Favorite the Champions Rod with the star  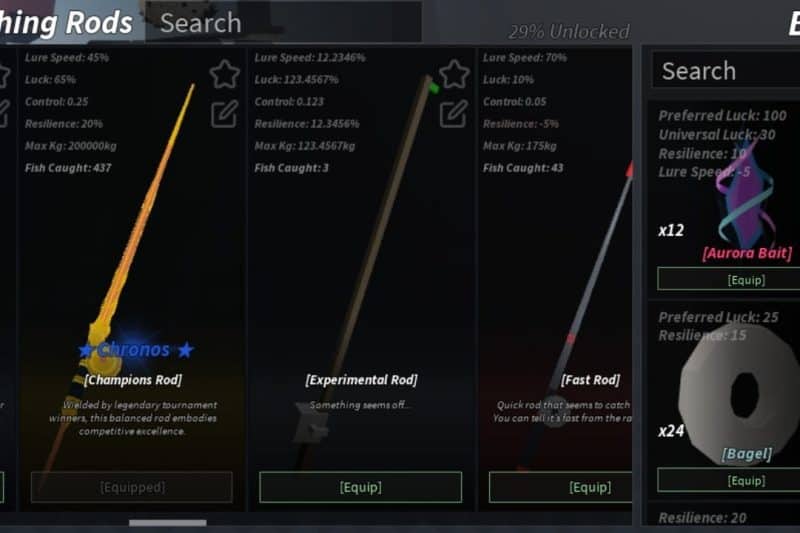[224, 74]
